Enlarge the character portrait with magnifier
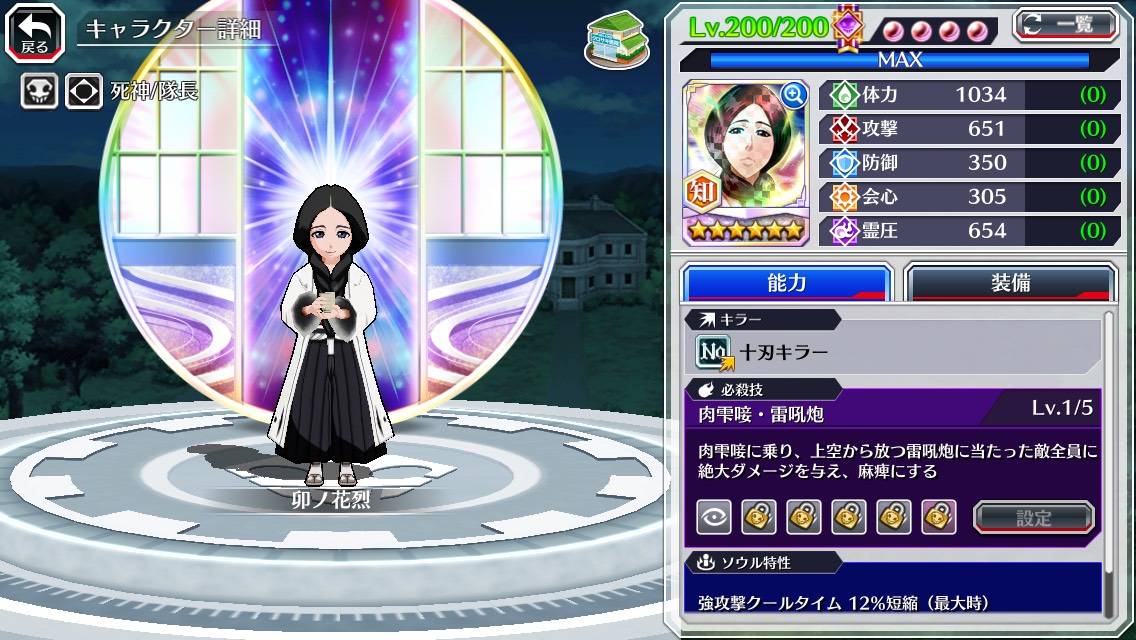 [x=794, y=95]
